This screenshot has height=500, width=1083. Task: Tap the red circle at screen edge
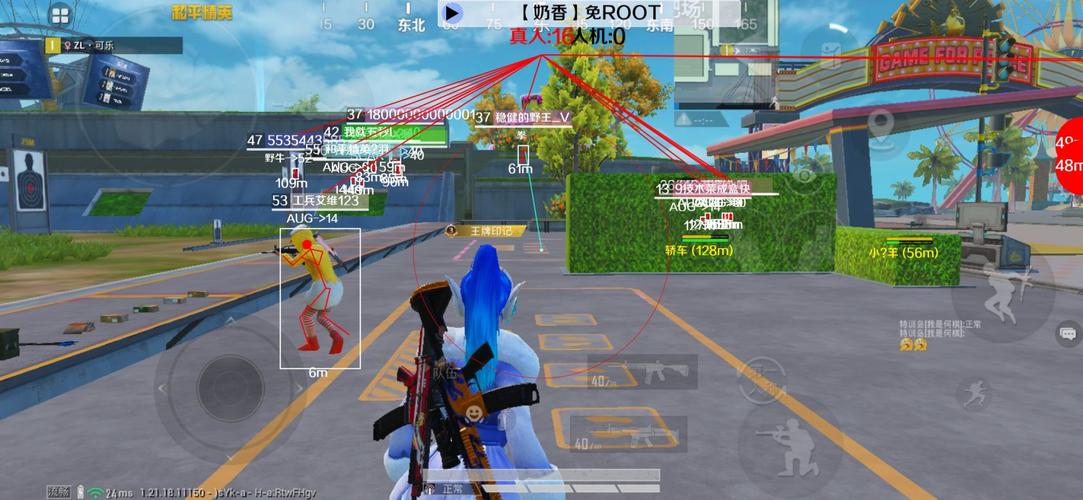[x=1070, y=154]
